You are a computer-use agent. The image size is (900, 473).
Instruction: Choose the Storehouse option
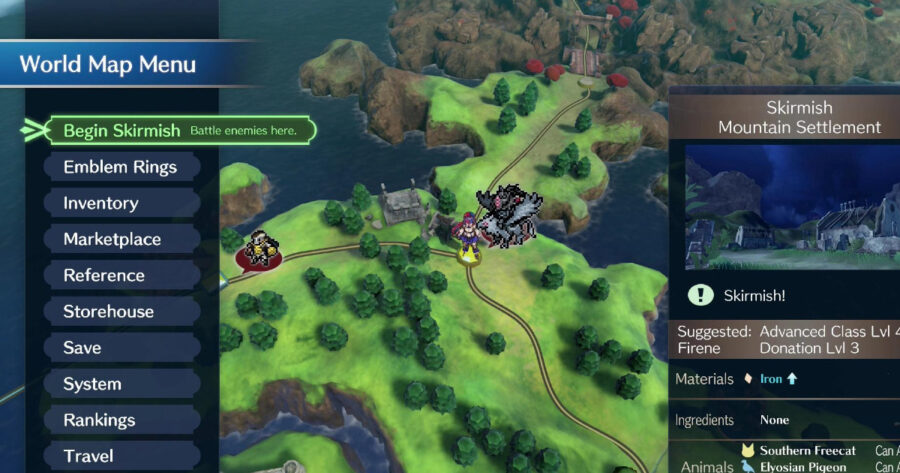[108, 311]
